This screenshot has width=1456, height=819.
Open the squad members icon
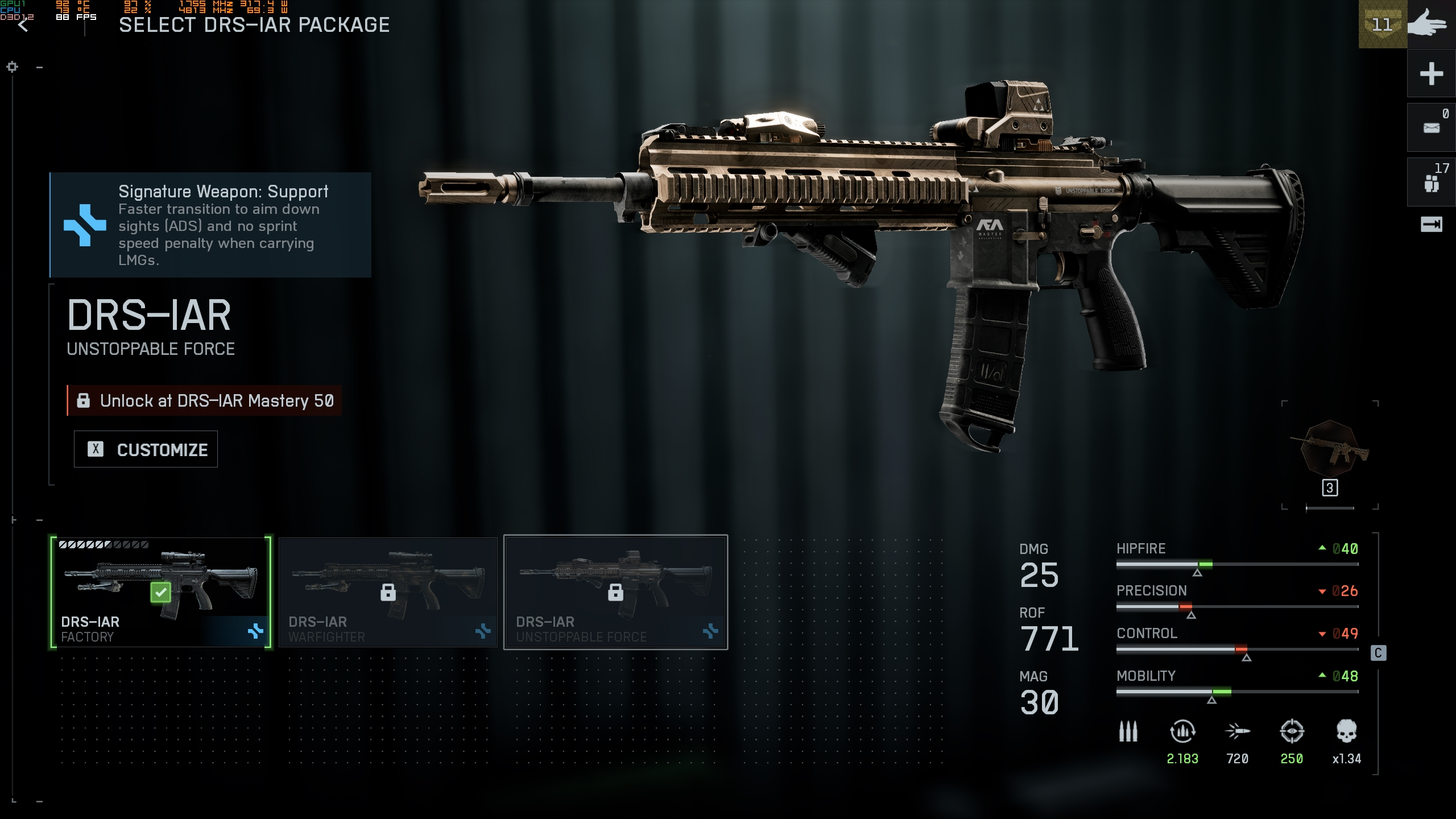pyautogui.click(x=1431, y=183)
